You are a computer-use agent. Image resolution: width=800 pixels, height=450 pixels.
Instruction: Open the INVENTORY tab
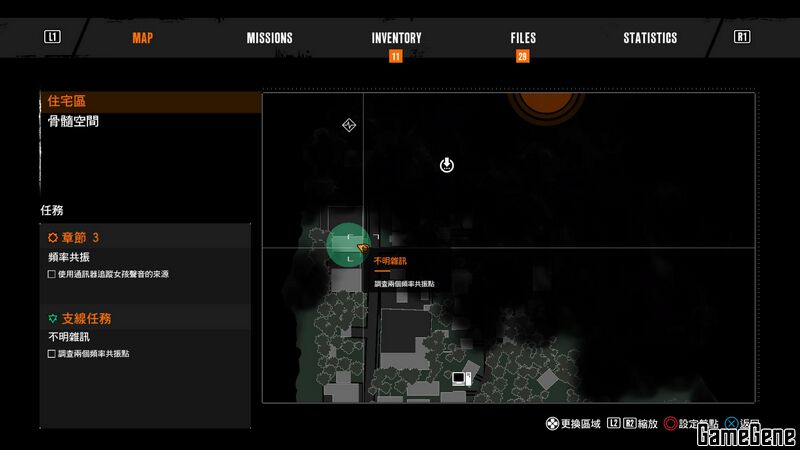click(396, 38)
